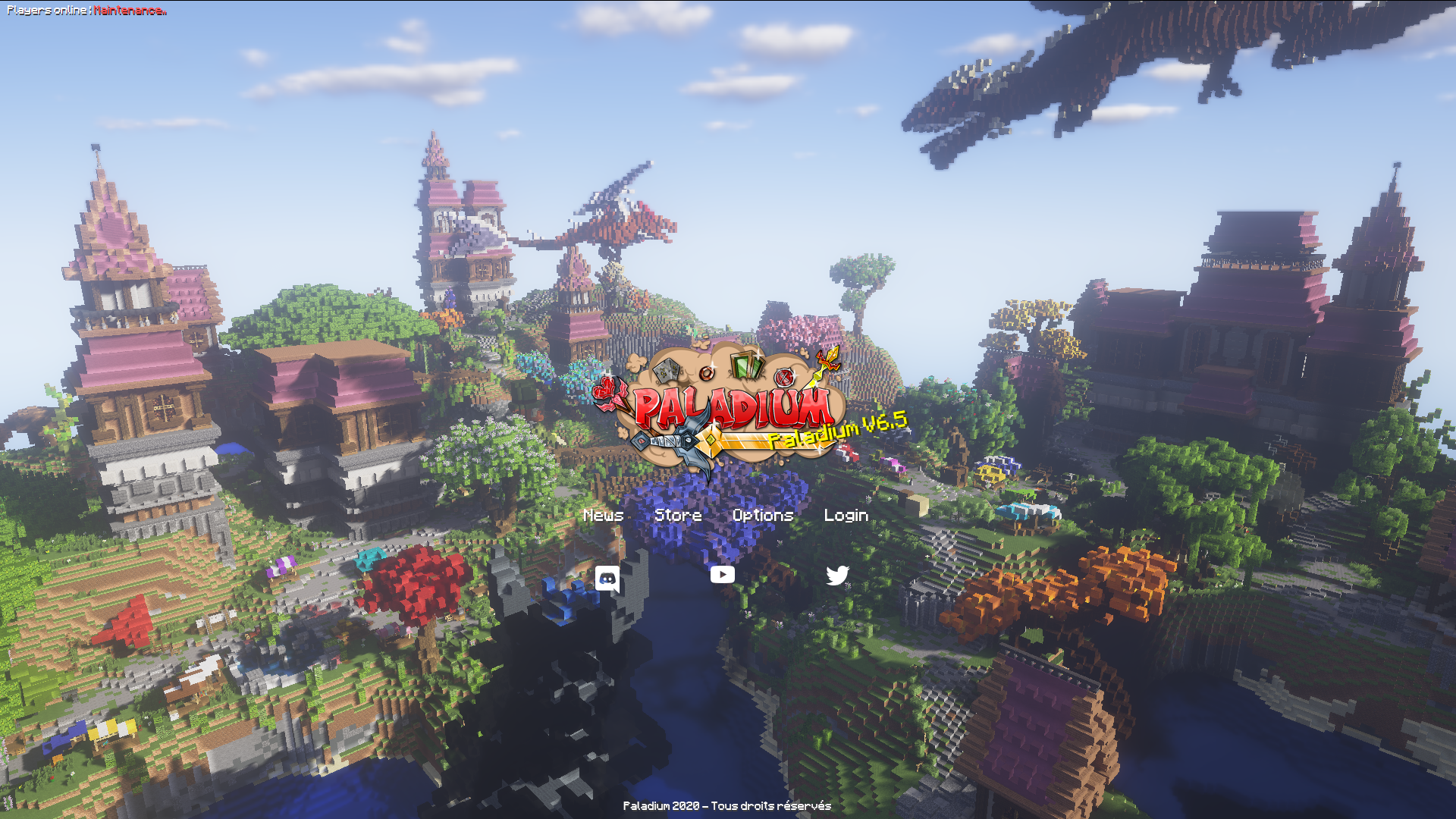Click the yellow gem on the sword hilt
Screen dimensions: 1456x819
click(711, 441)
